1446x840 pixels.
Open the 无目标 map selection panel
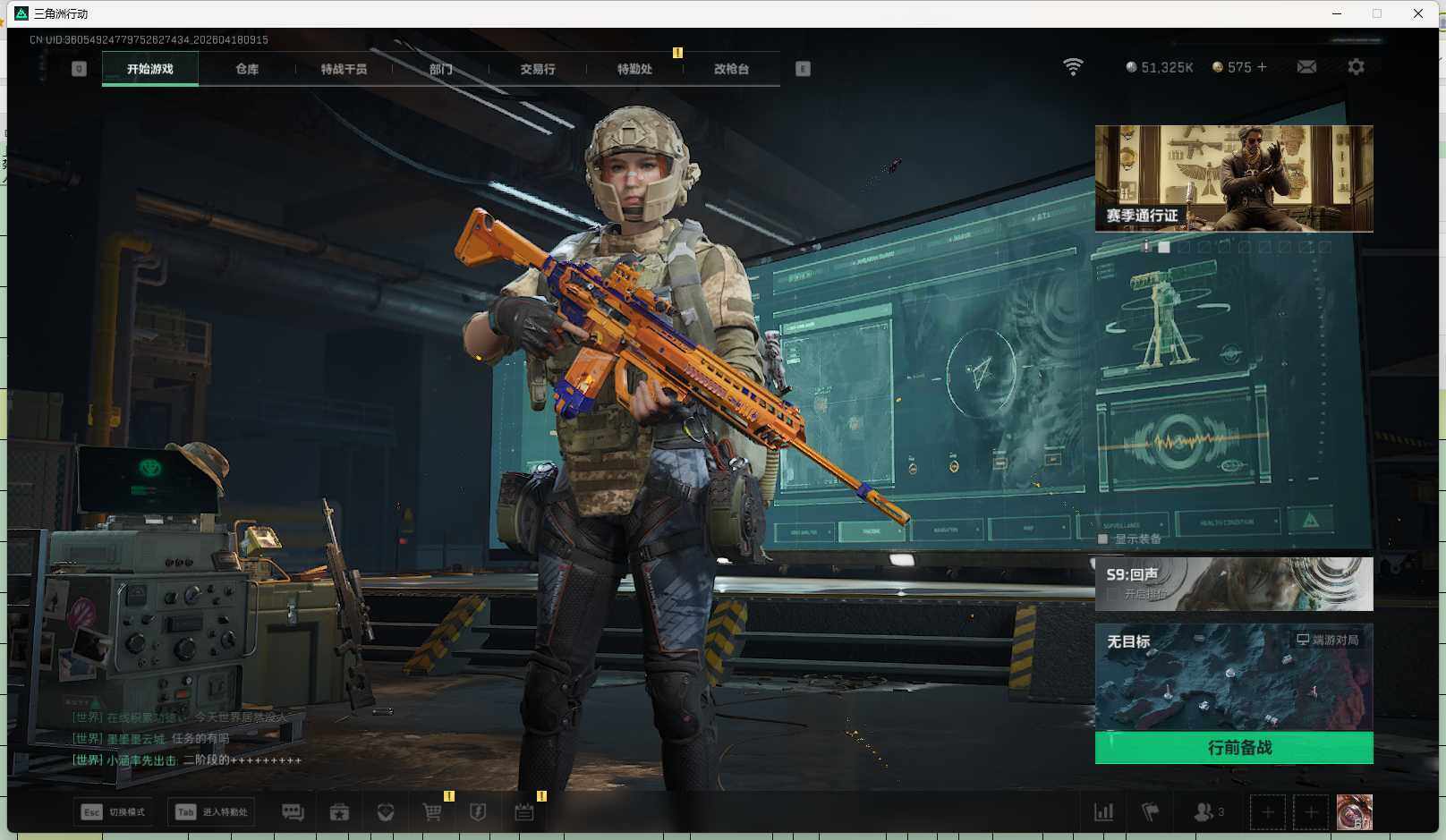(x=1233, y=677)
